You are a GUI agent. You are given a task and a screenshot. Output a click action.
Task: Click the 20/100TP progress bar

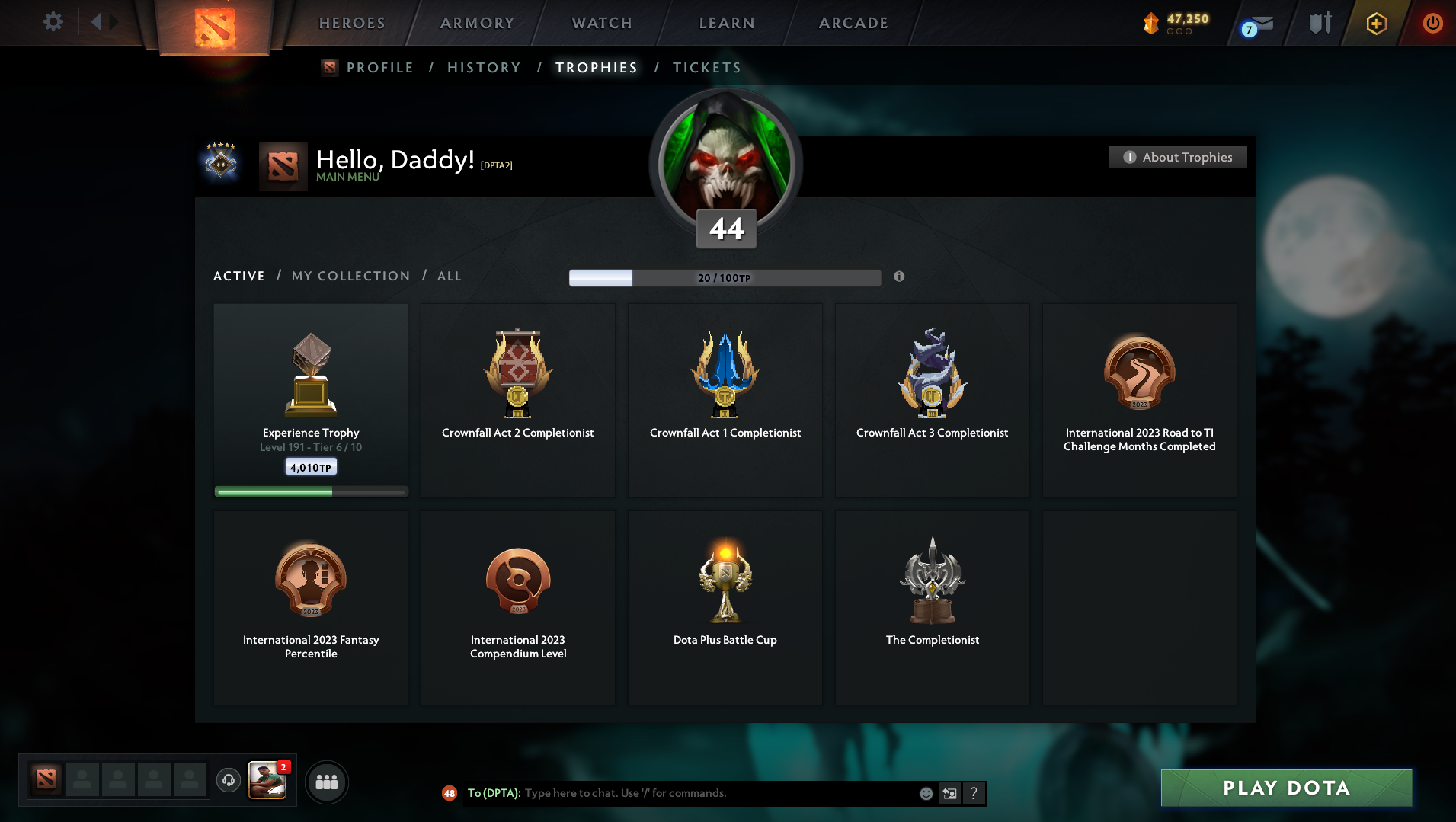(x=724, y=277)
